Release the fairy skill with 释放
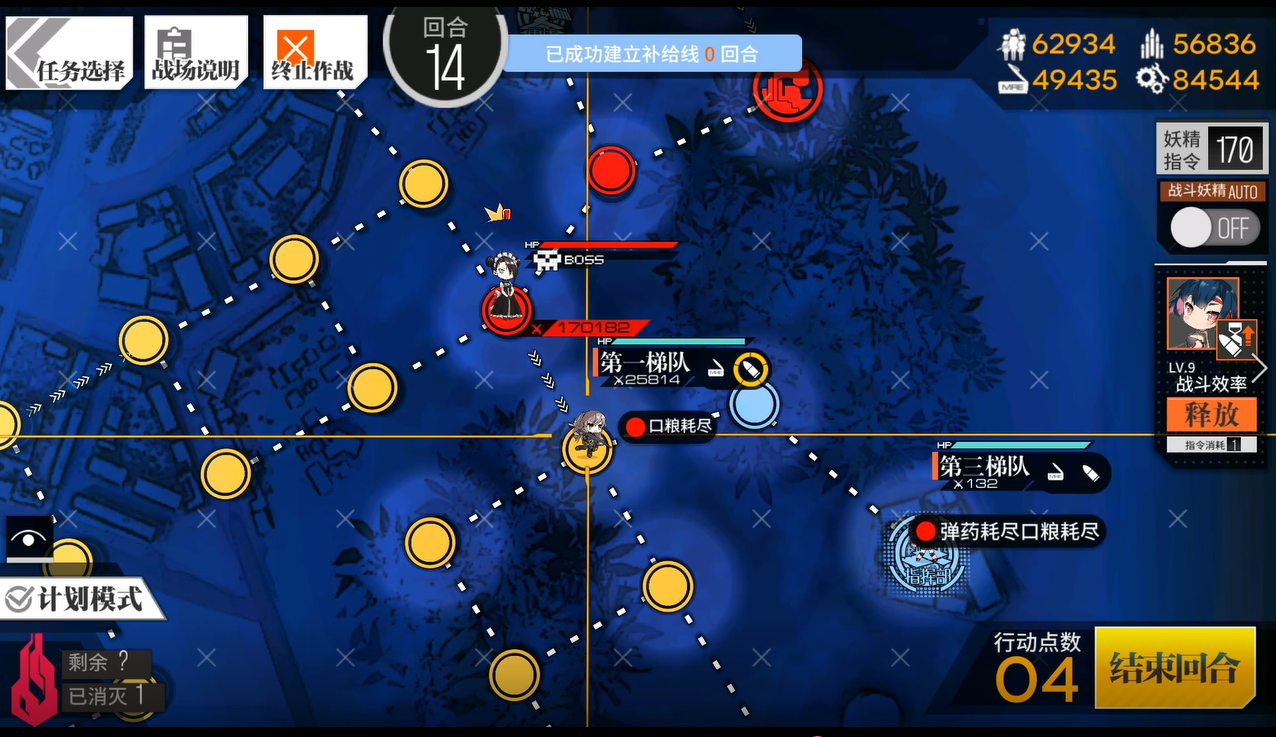Screen dimensions: 1276x737 (x=1211, y=414)
